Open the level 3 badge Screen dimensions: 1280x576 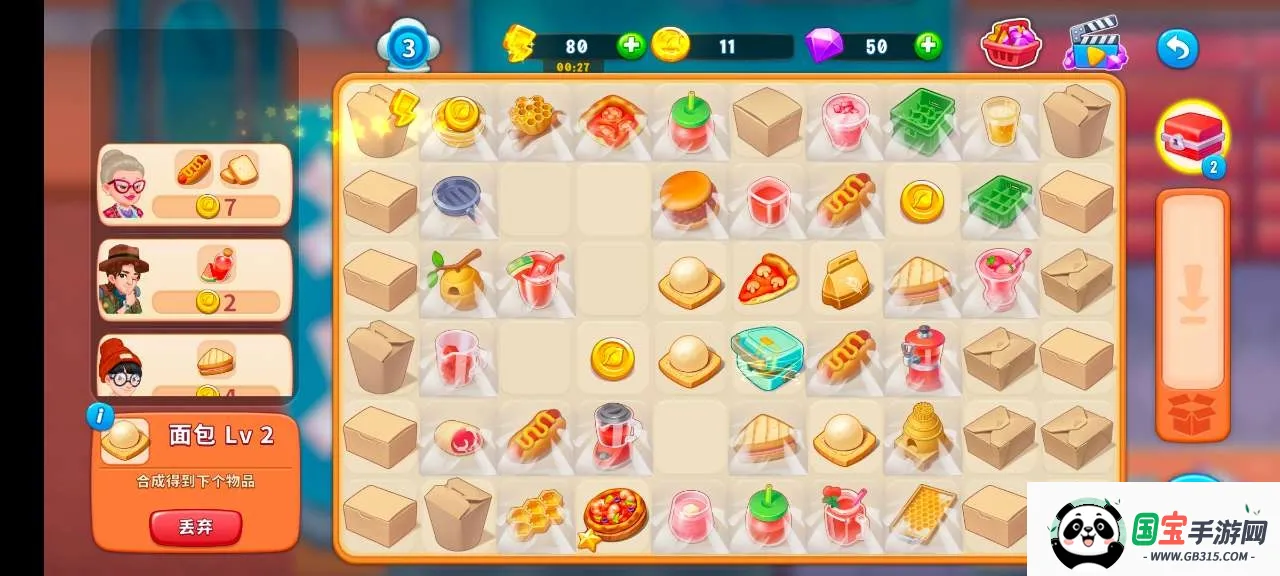click(x=409, y=47)
